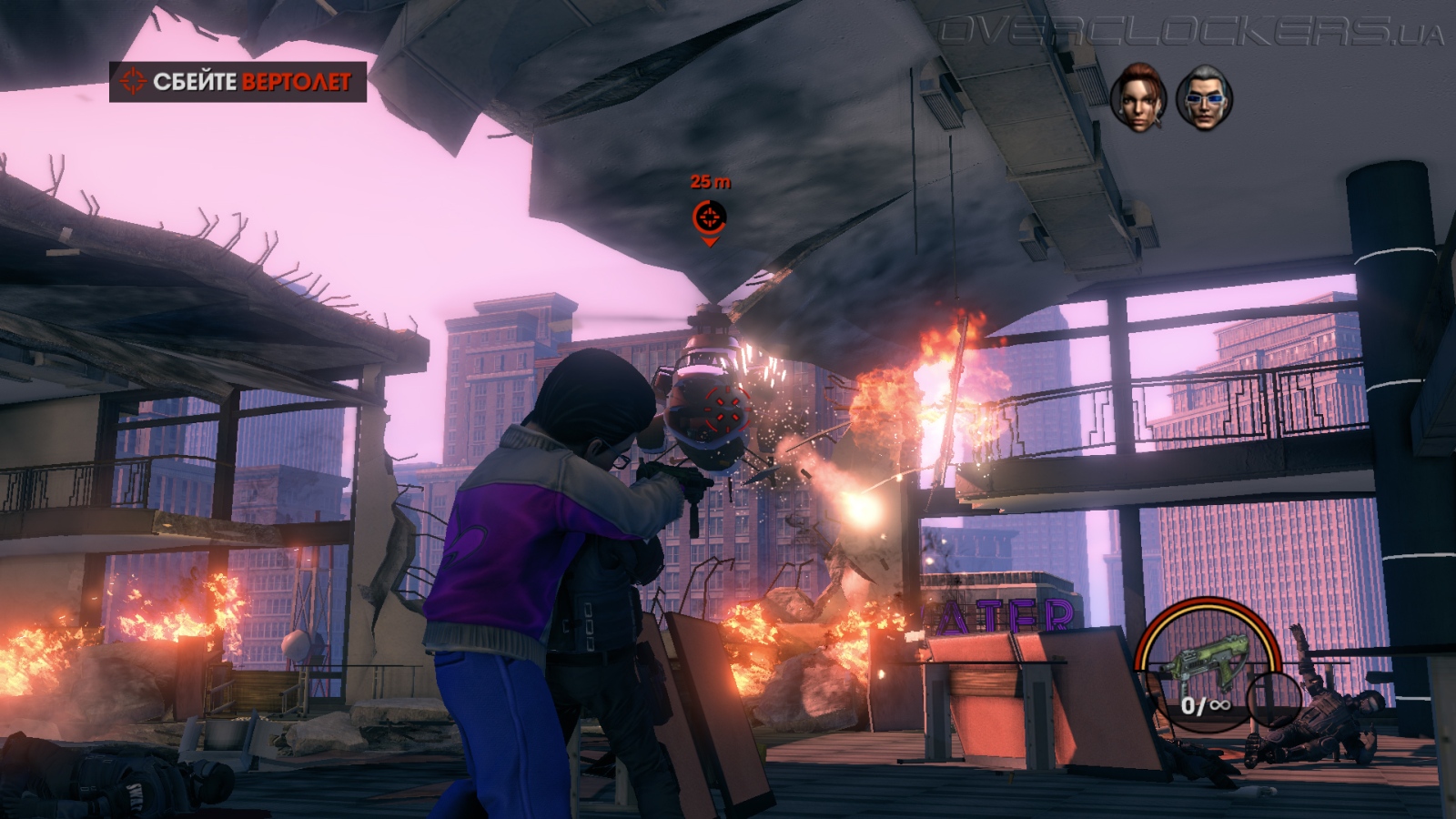
Task: Click the red 25 m objective marker
Action: pyautogui.click(x=710, y=217)
